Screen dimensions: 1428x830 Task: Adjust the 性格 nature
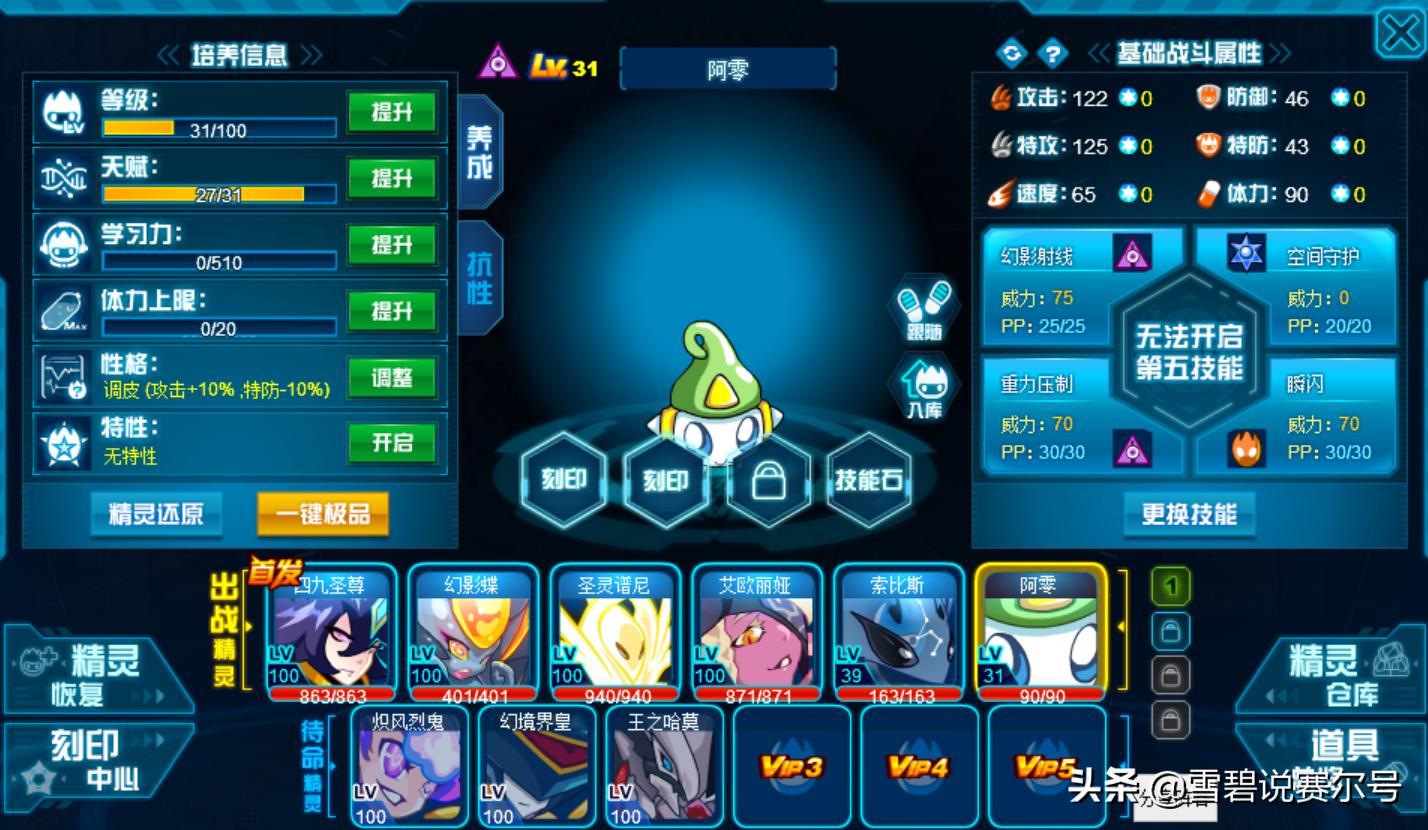pyautogui.click(x=392, y=378)
